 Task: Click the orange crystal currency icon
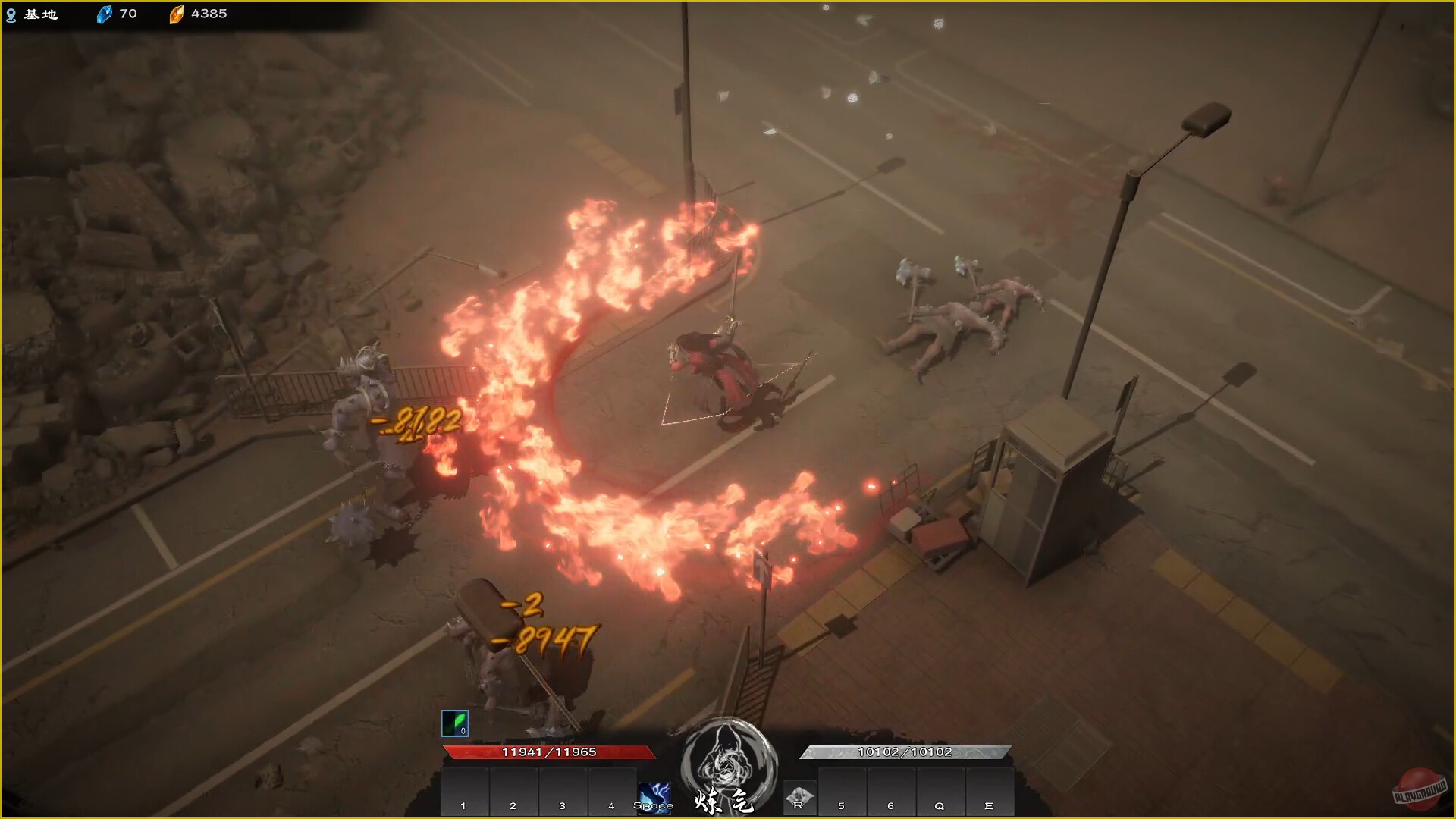coord(177,13)
